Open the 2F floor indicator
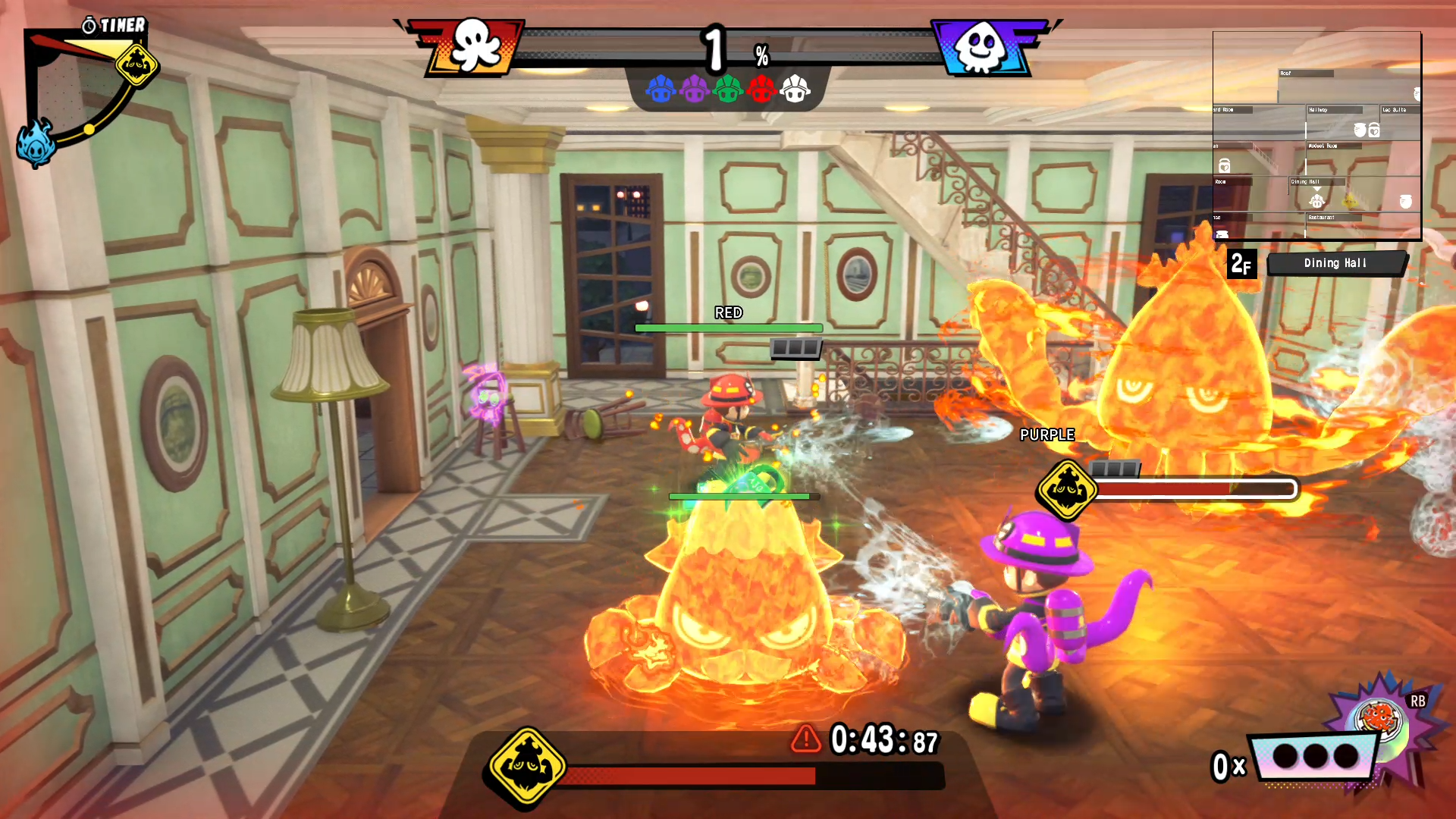Viewport: 1456px width, 819px height. 1242,265
